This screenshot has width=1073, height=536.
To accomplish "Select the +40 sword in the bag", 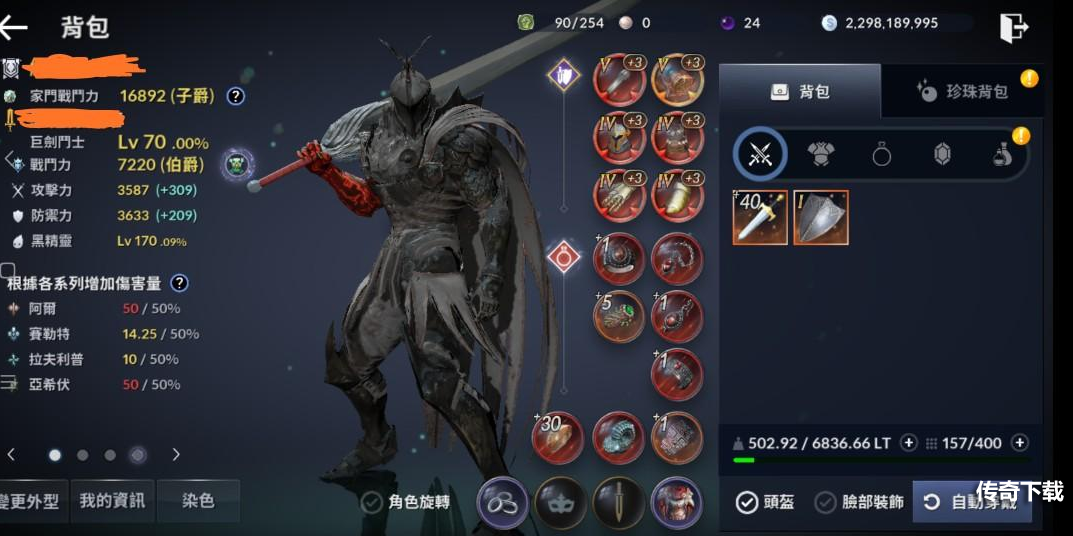I will pyautogui.click(x=760, y=217).
